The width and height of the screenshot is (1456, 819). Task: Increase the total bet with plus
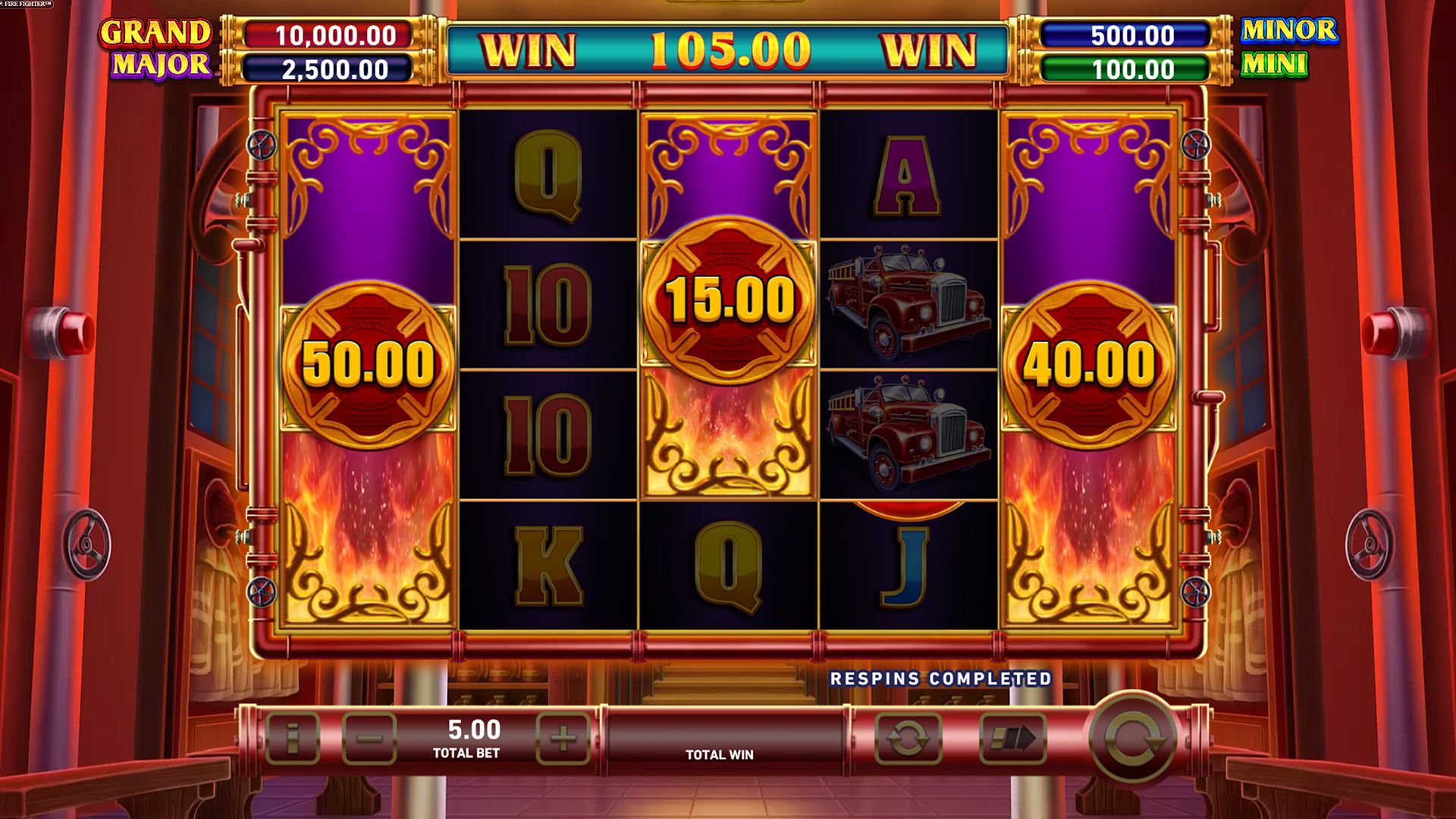(563, 738)
